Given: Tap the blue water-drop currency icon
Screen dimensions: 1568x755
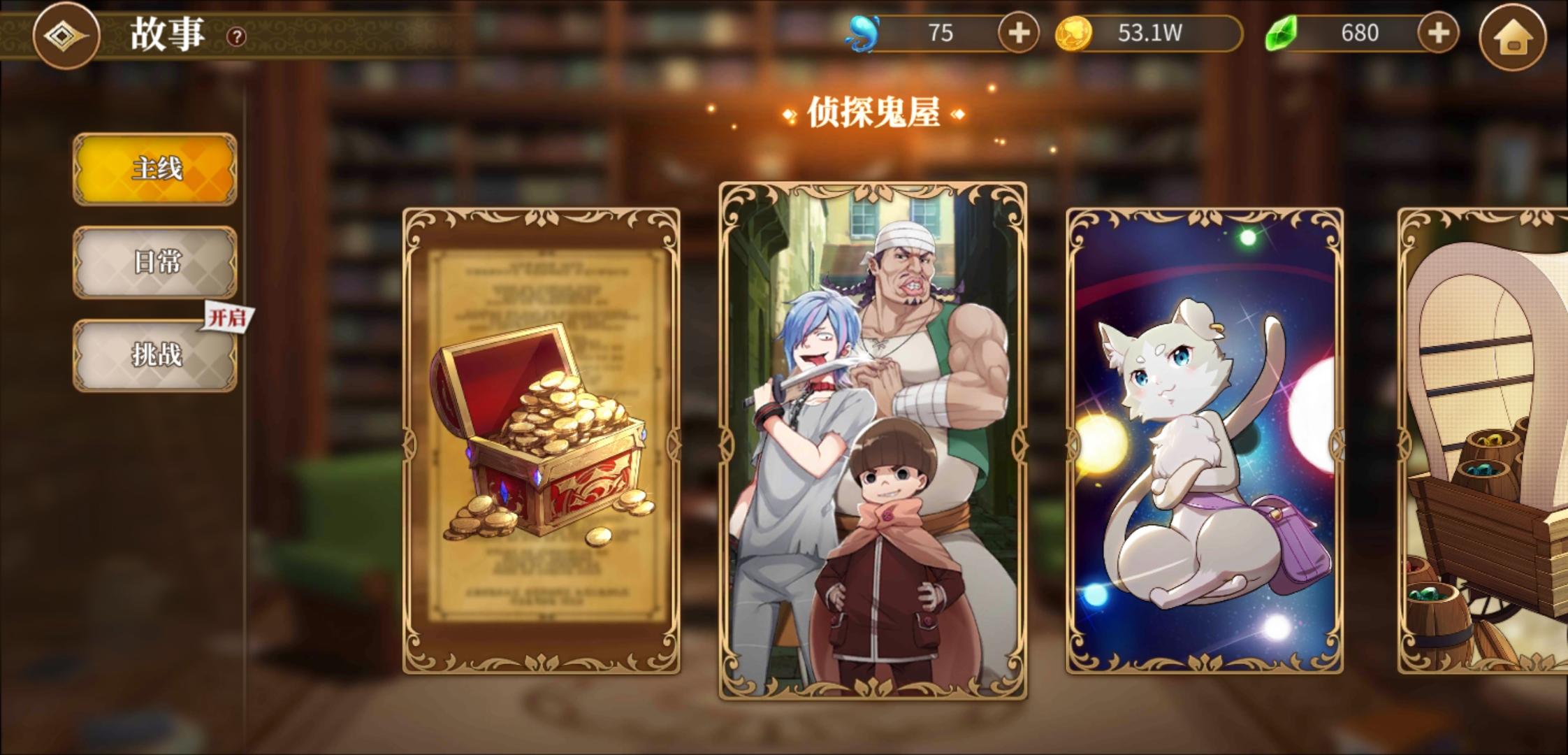Looking at the screenshot, I should click(x=861, y=34).
